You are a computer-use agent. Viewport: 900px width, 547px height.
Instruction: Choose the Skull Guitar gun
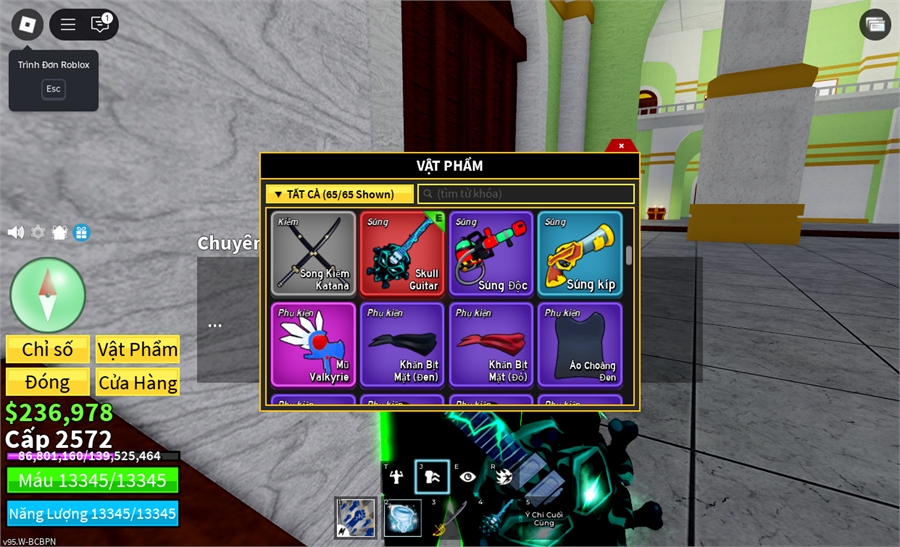tap(402, 253)
